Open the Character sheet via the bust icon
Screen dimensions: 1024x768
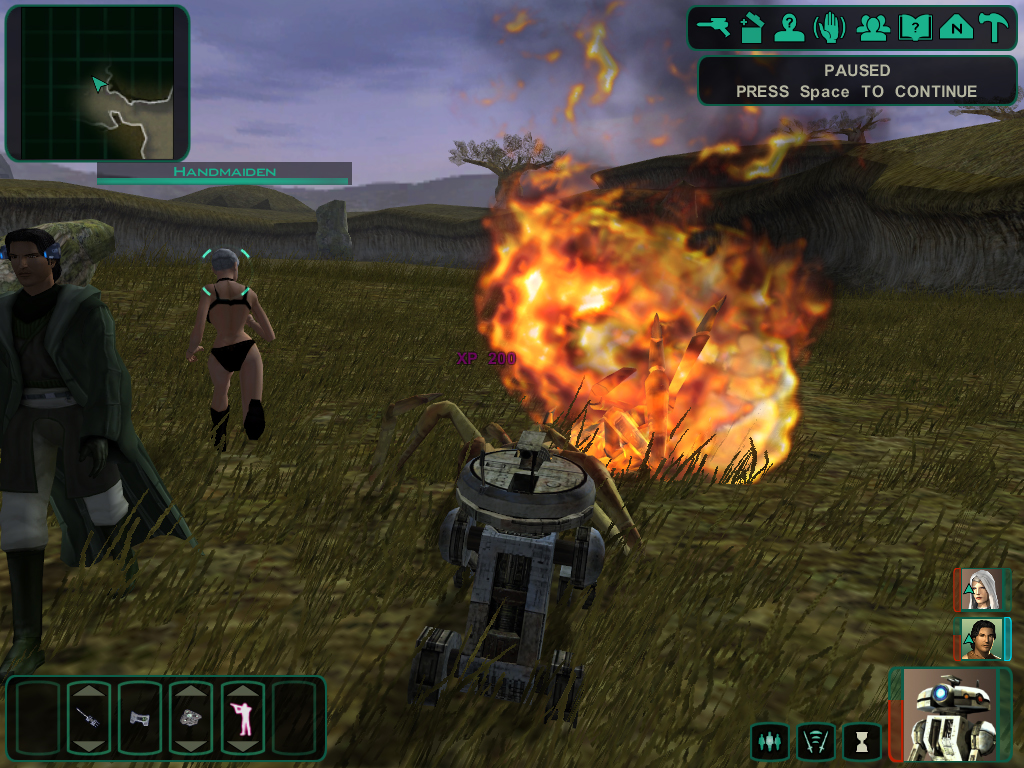click(x=791, y=27)
